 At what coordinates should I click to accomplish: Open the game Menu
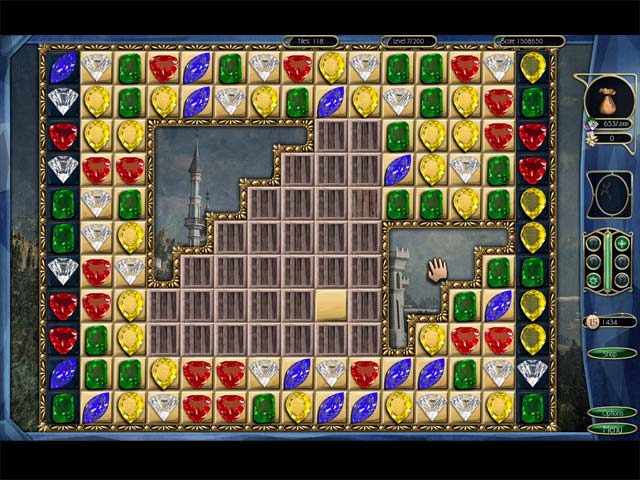pyautogui.click(x=611, y=428)
